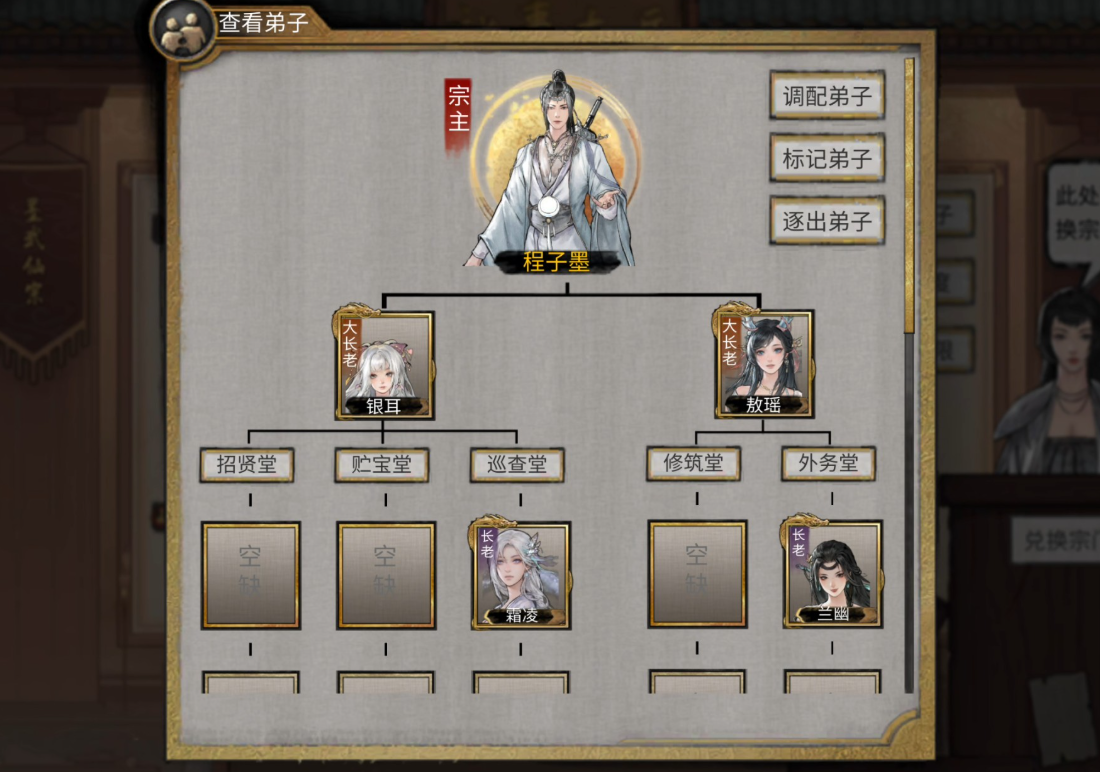Viewport: 1100px width, 772px height.
Task: Open the 外务堂 hall label
Action: 828,463
